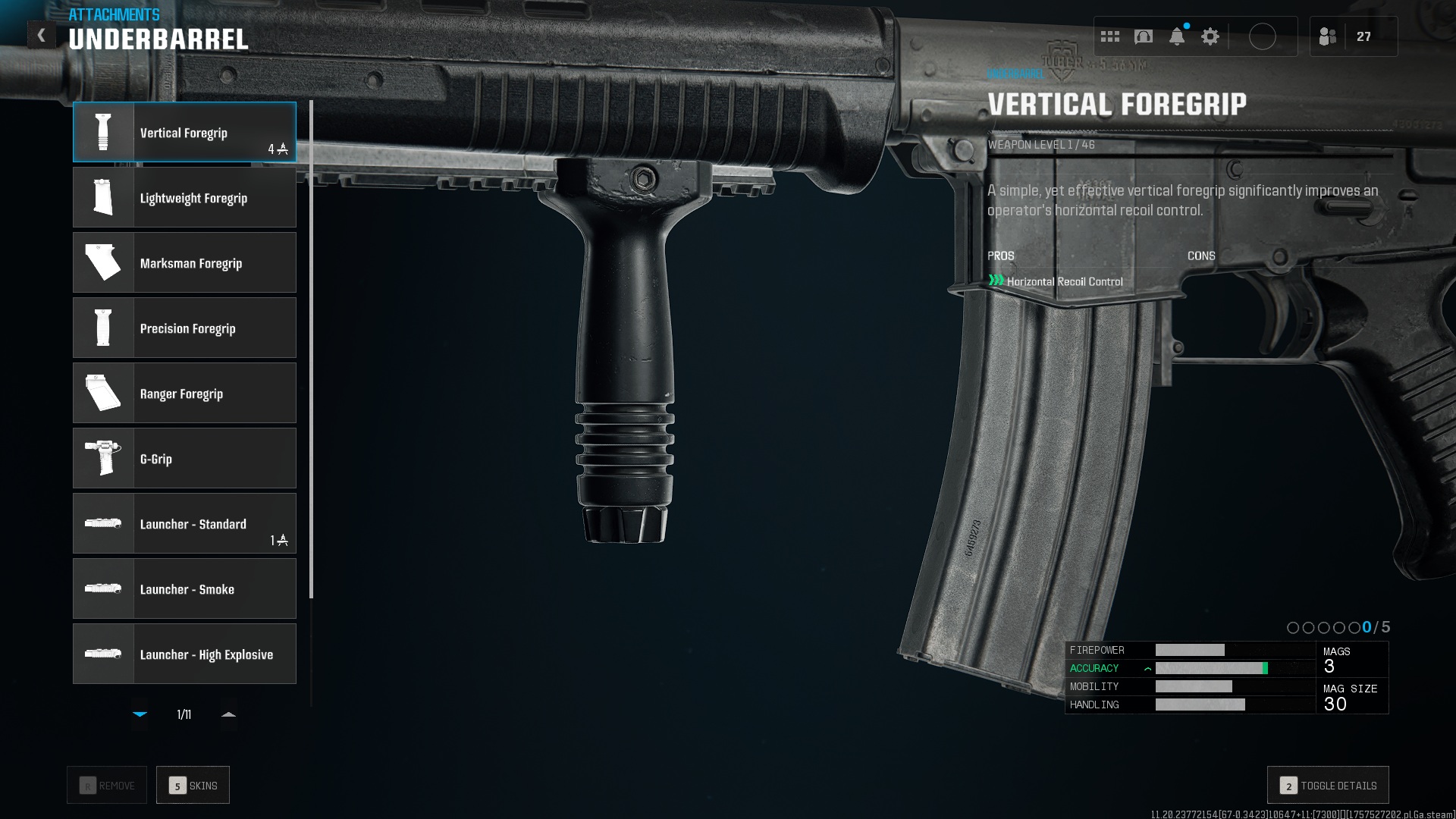Open the grid menu icon
The width and height of the screenshot is (1456, 819).
pos(1110,36)
